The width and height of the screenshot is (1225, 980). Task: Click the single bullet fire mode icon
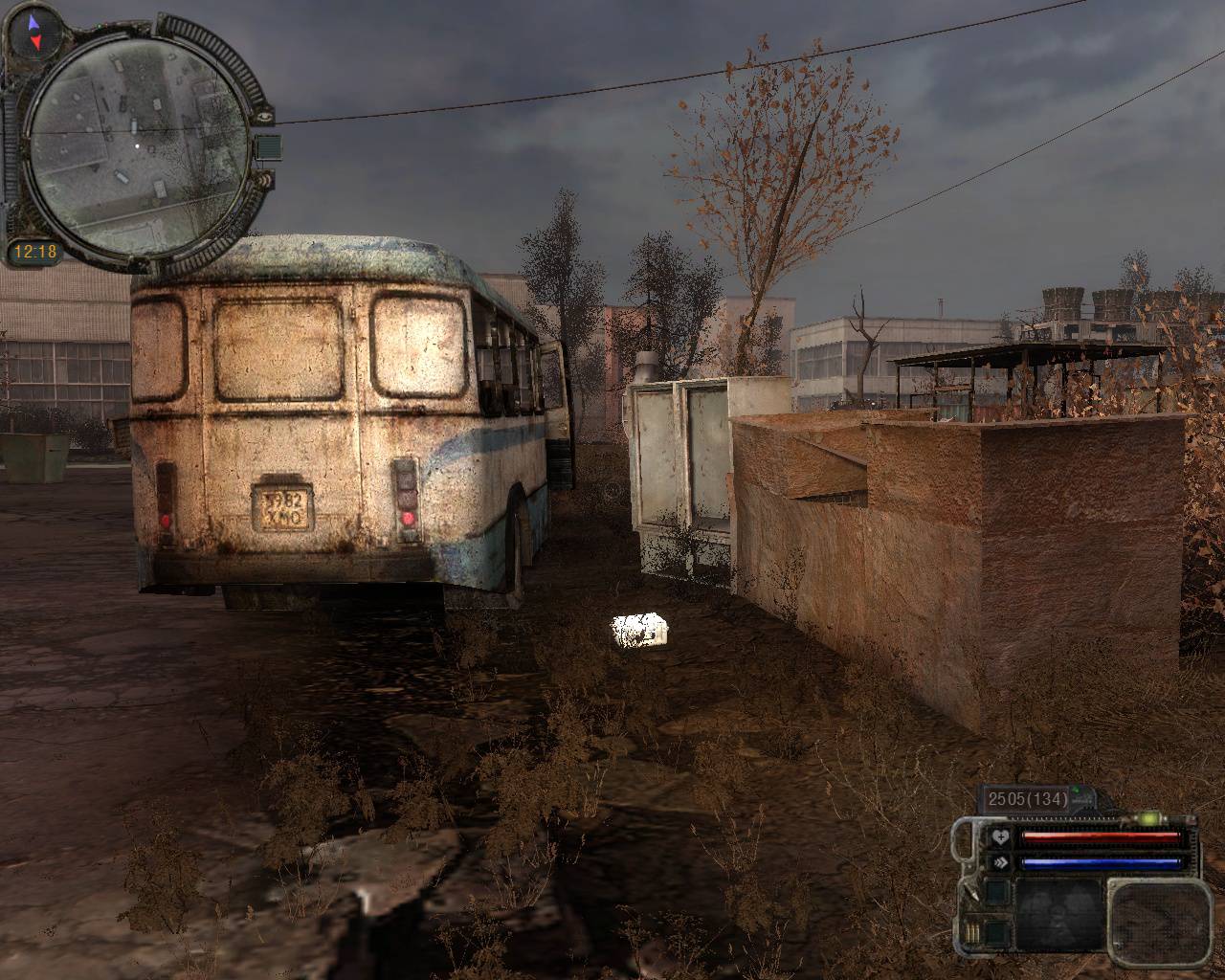click(x=974, y=893)
